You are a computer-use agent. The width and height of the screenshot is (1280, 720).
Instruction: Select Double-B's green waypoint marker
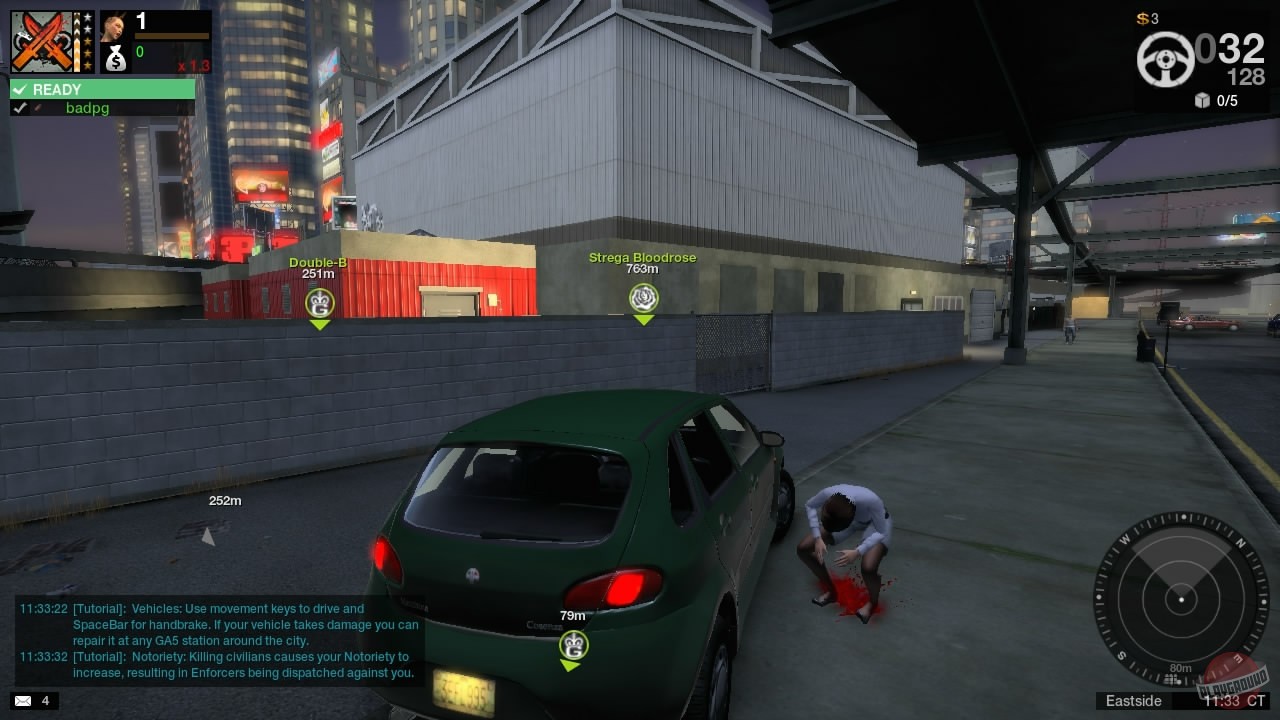(x=320, y=302)
